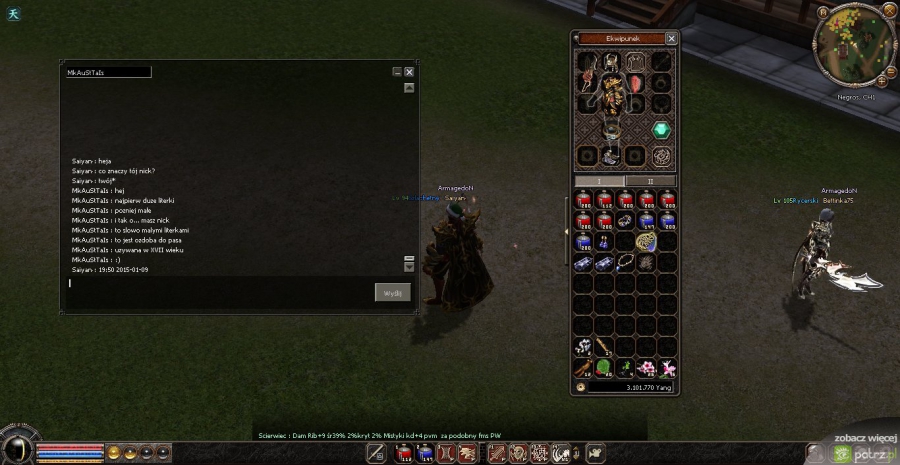Minimize the whisper chat window
900x465 pixels.
click(x=397, y=72)
